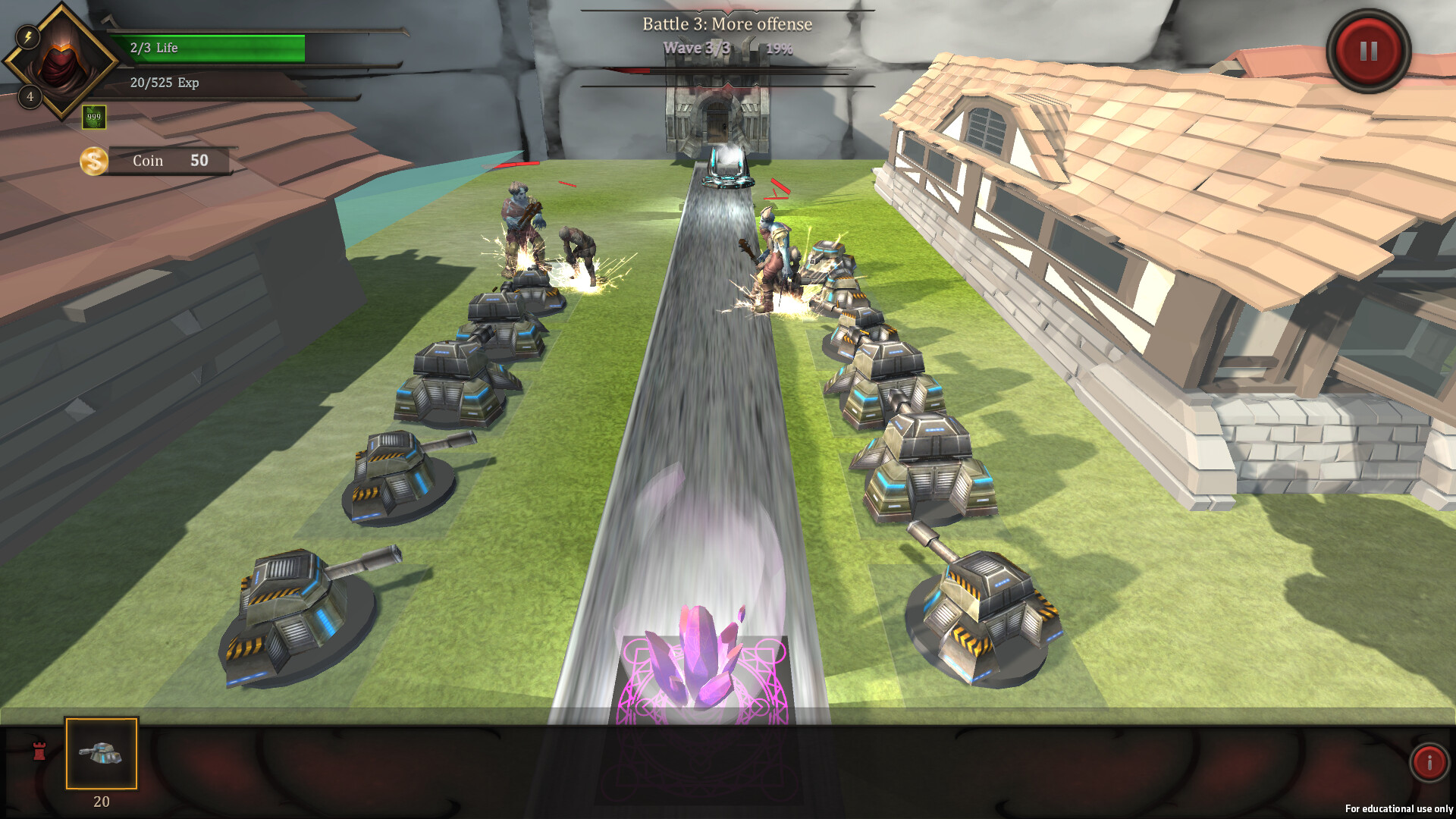Screen dimensions: 1456x819
Task: Select the turret costing 20 from the hotbar
Action: [100, 753]
